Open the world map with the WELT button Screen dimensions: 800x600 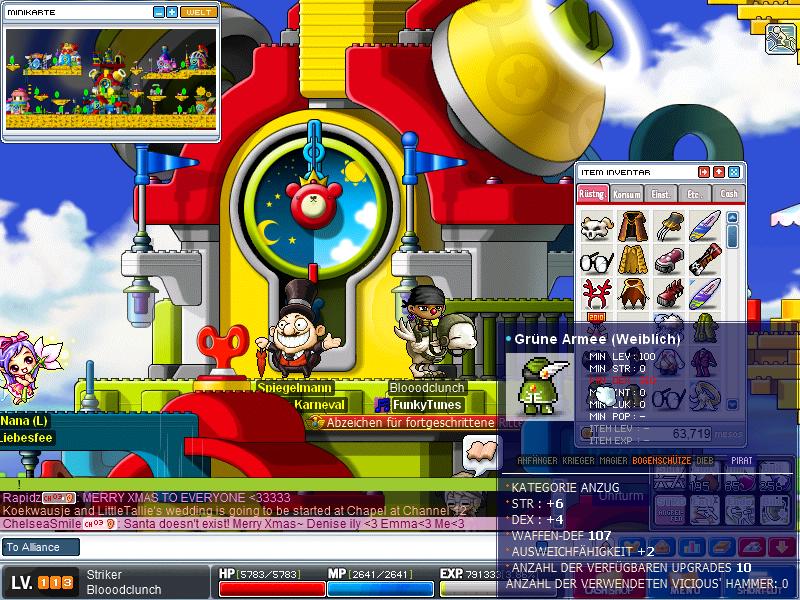click(199, 12)
